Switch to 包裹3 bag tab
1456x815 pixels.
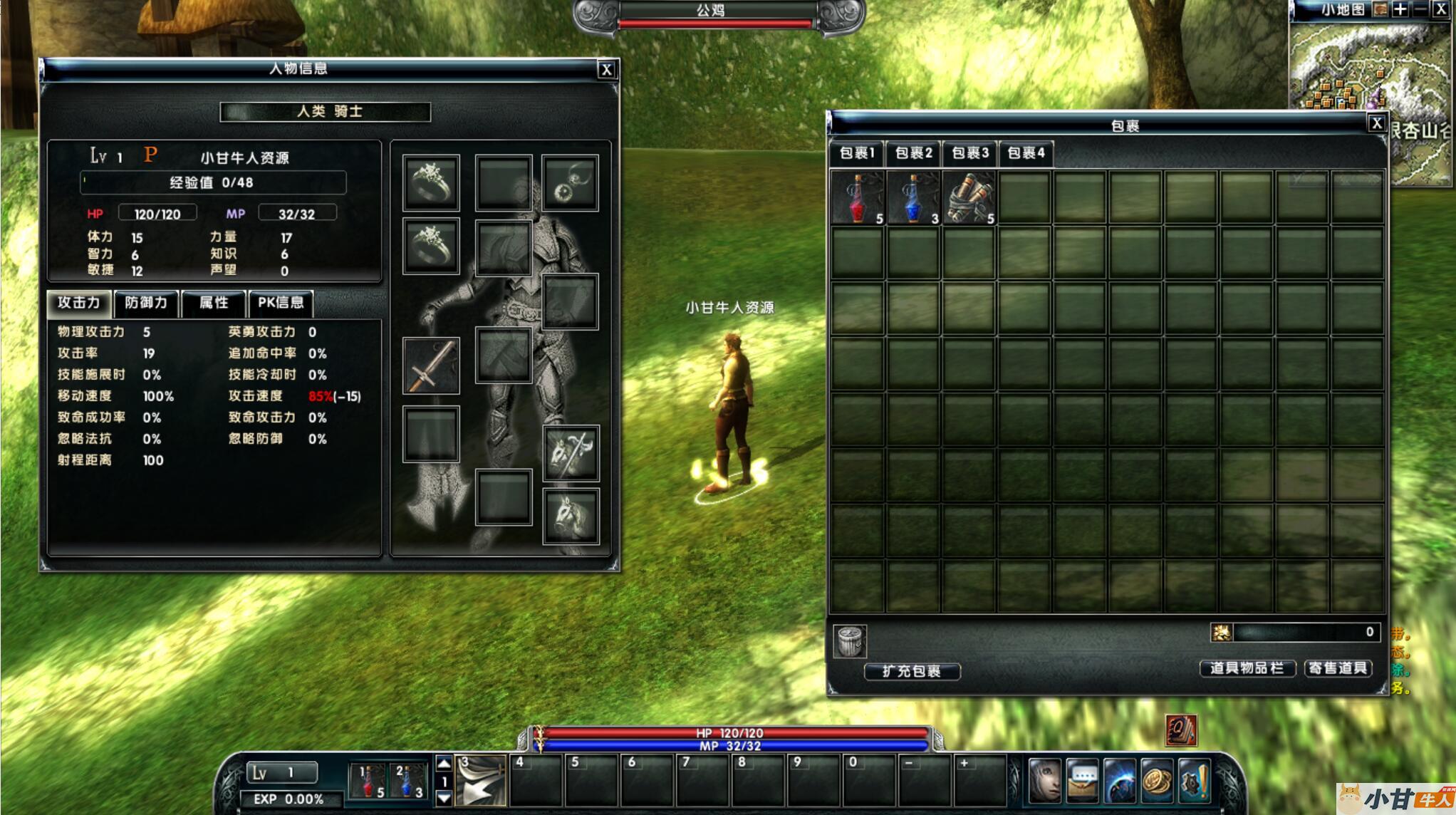pos(970,153)
